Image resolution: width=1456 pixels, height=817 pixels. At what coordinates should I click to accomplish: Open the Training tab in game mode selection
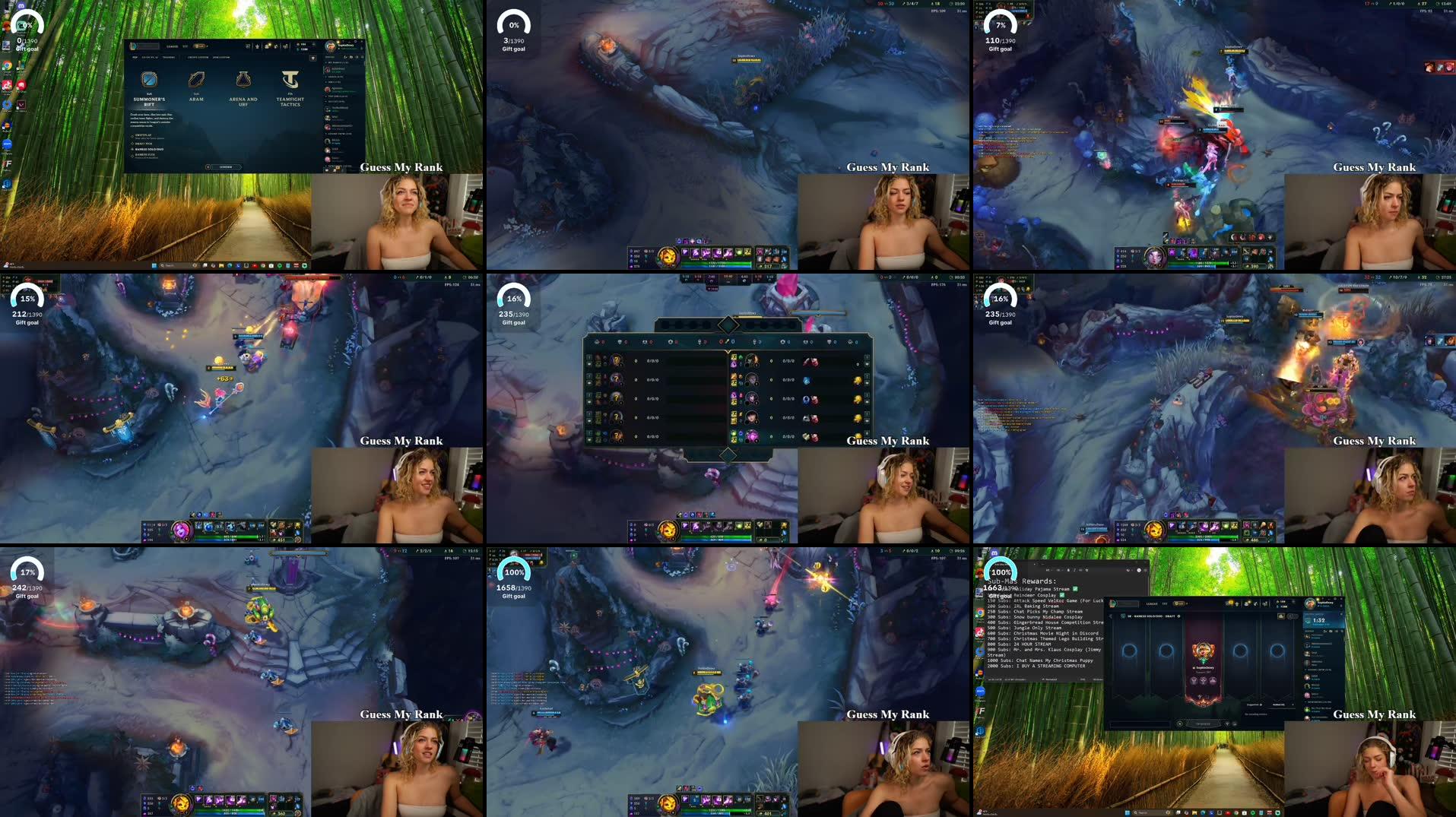(169, 58)
